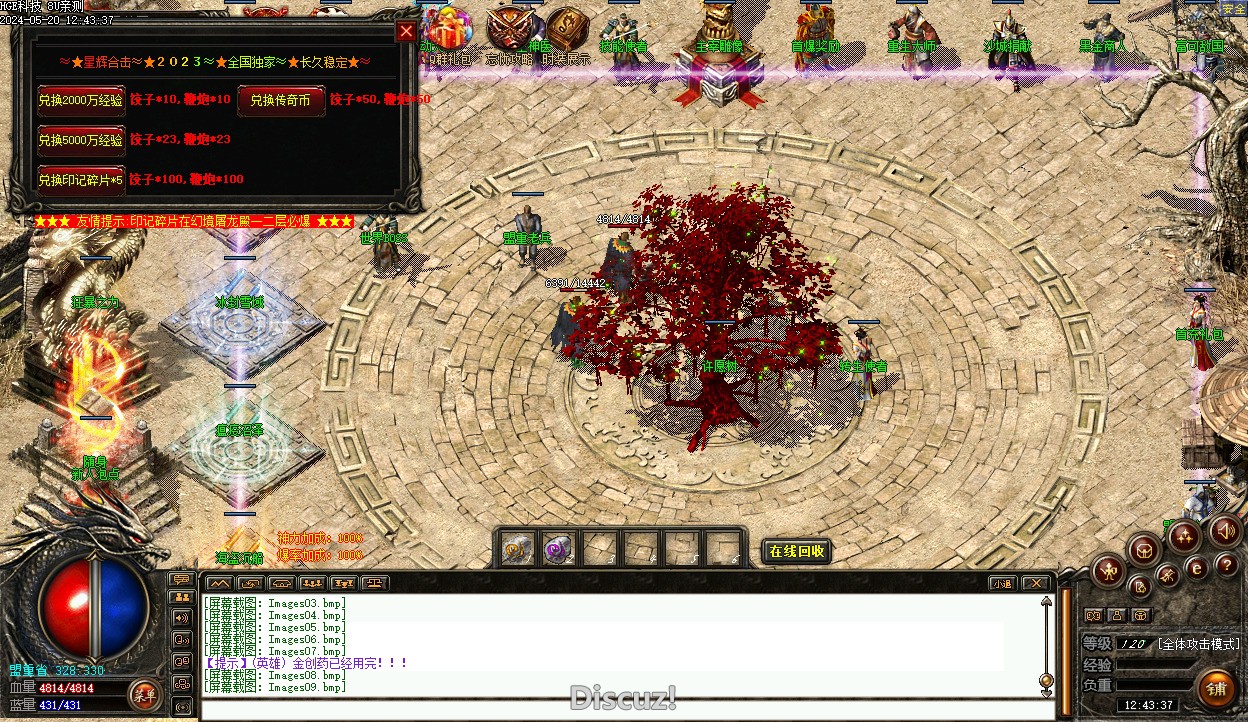
Task: Open the character figure icon
Action: pyautogui.click(x=1109, y=571)
